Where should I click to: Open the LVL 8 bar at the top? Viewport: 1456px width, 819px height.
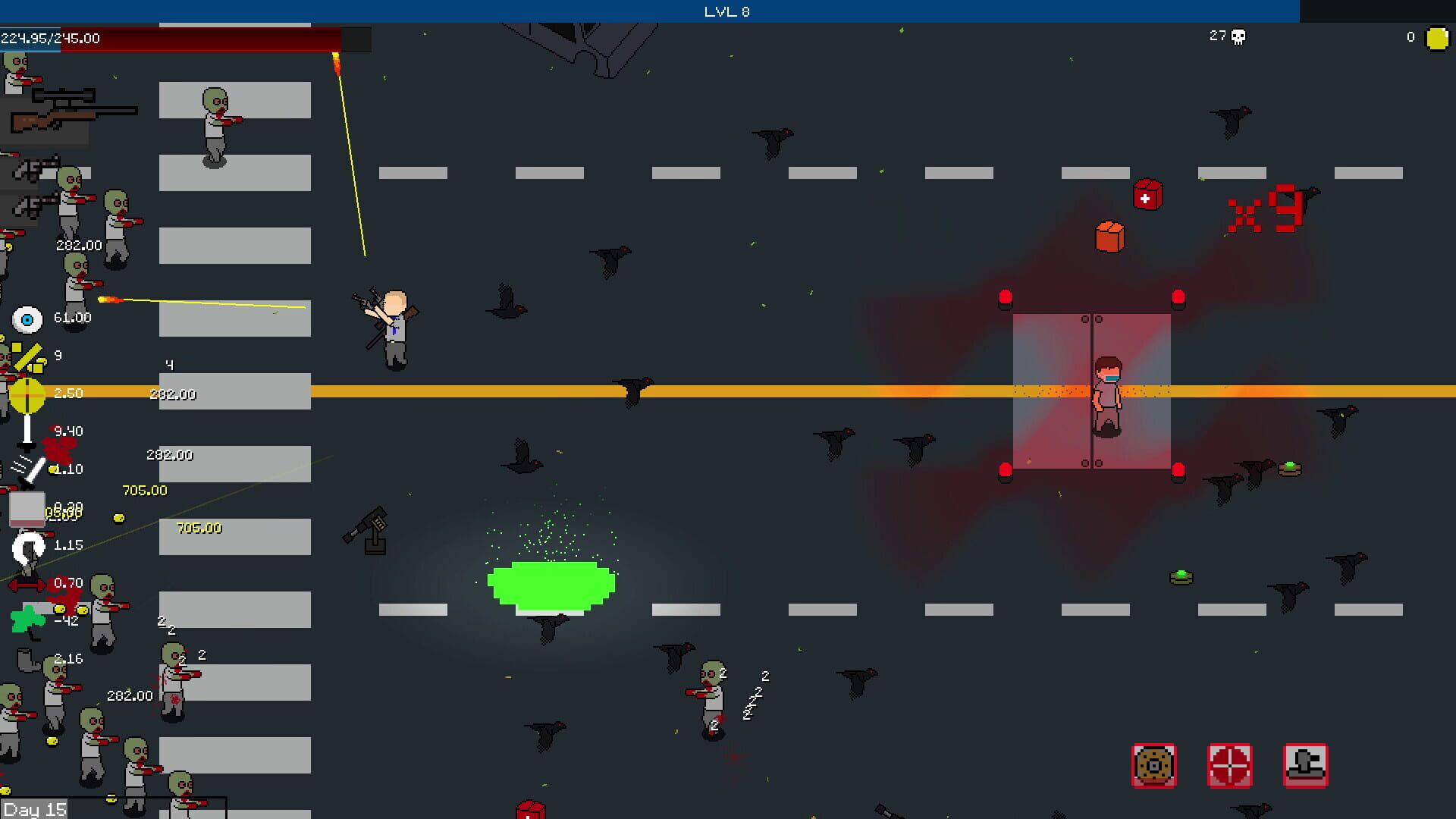tap(728, 11)
